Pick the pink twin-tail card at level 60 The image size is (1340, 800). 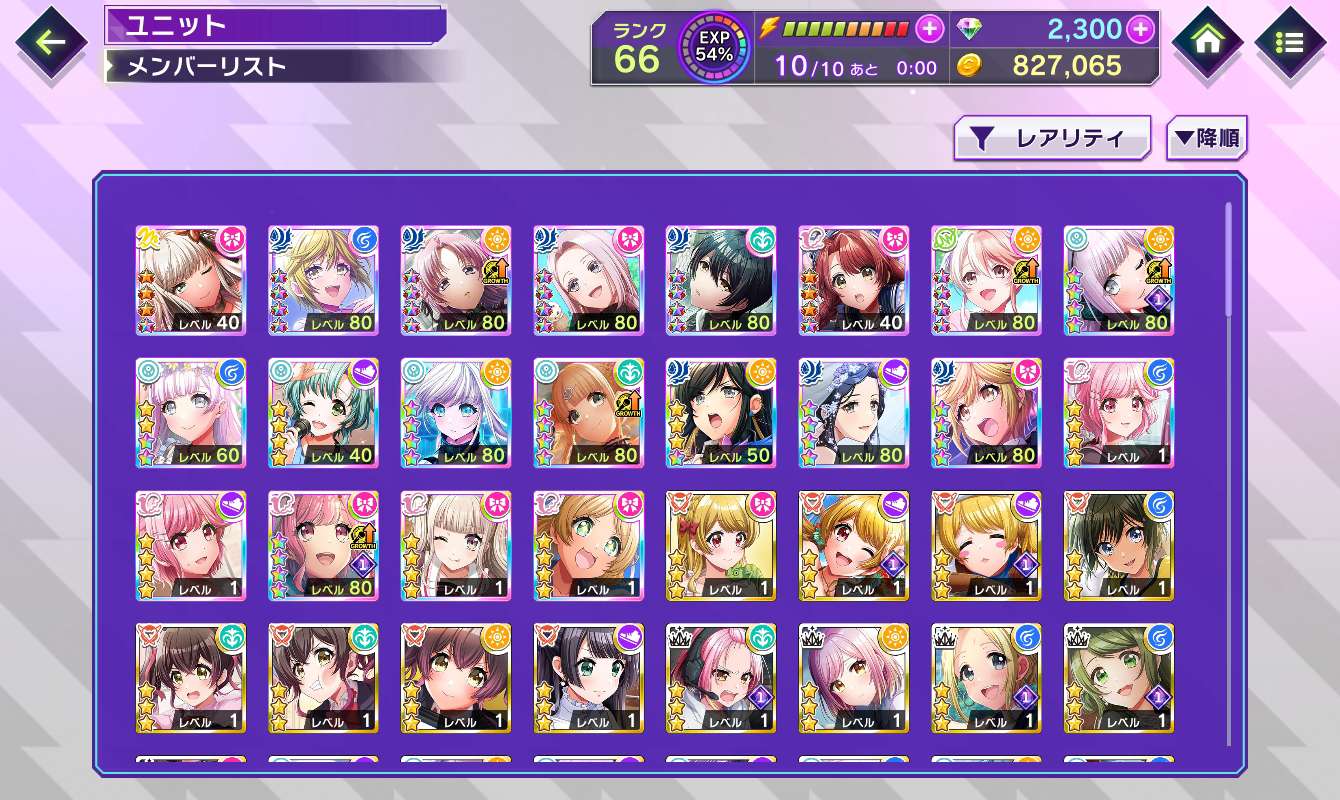[190, 413]
